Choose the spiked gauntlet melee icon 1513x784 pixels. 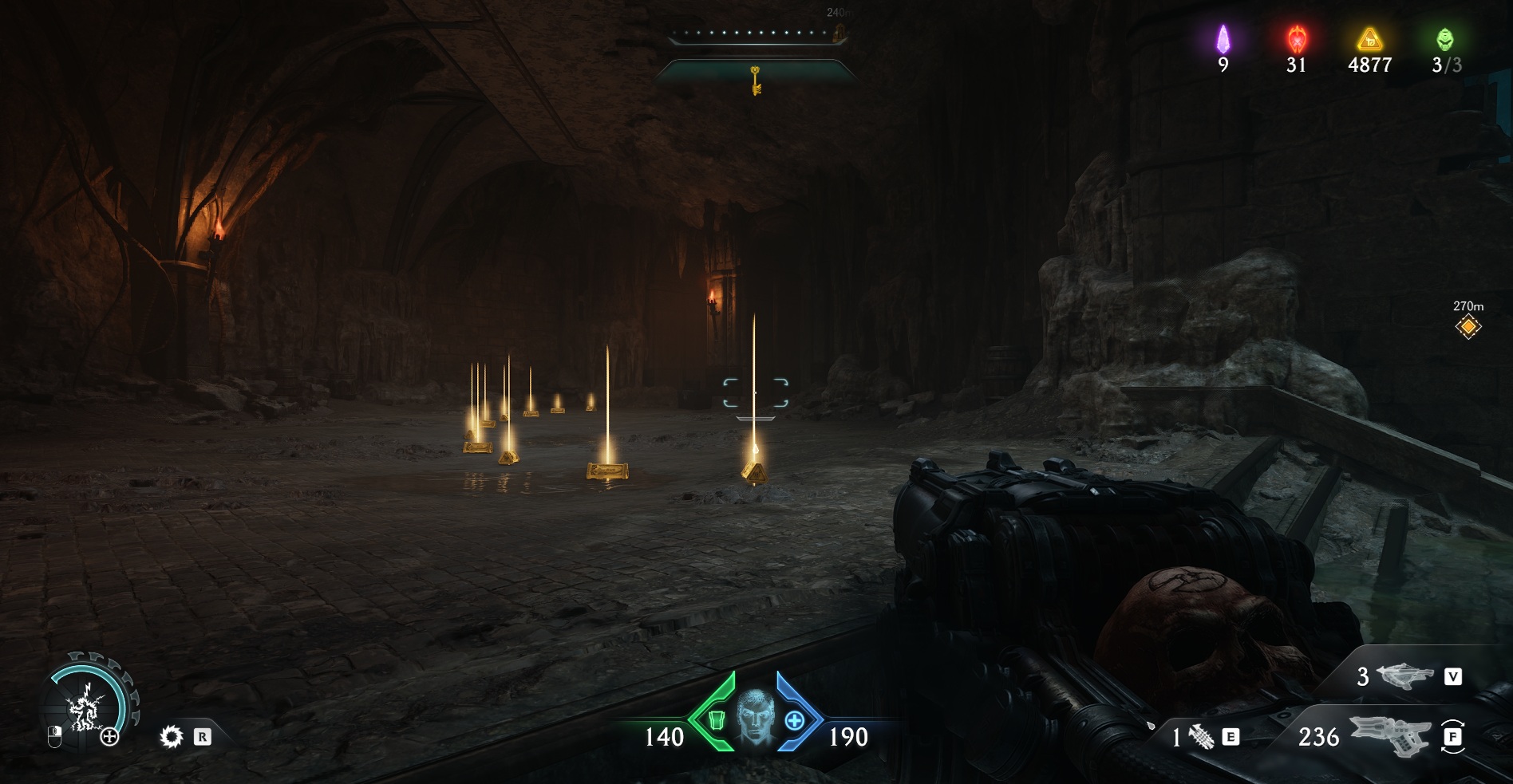[x=1201, y=737]
